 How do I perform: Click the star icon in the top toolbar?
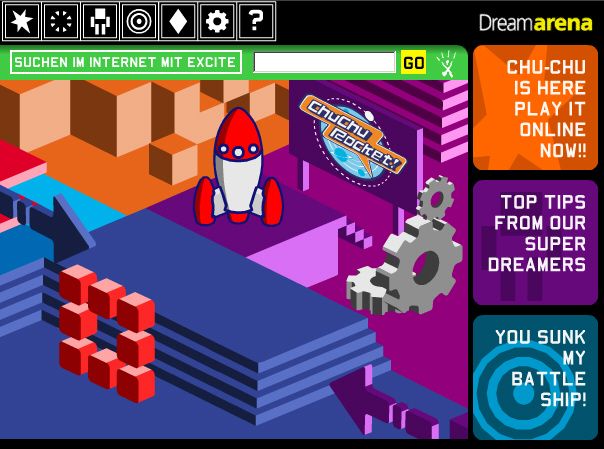[21, 19]
